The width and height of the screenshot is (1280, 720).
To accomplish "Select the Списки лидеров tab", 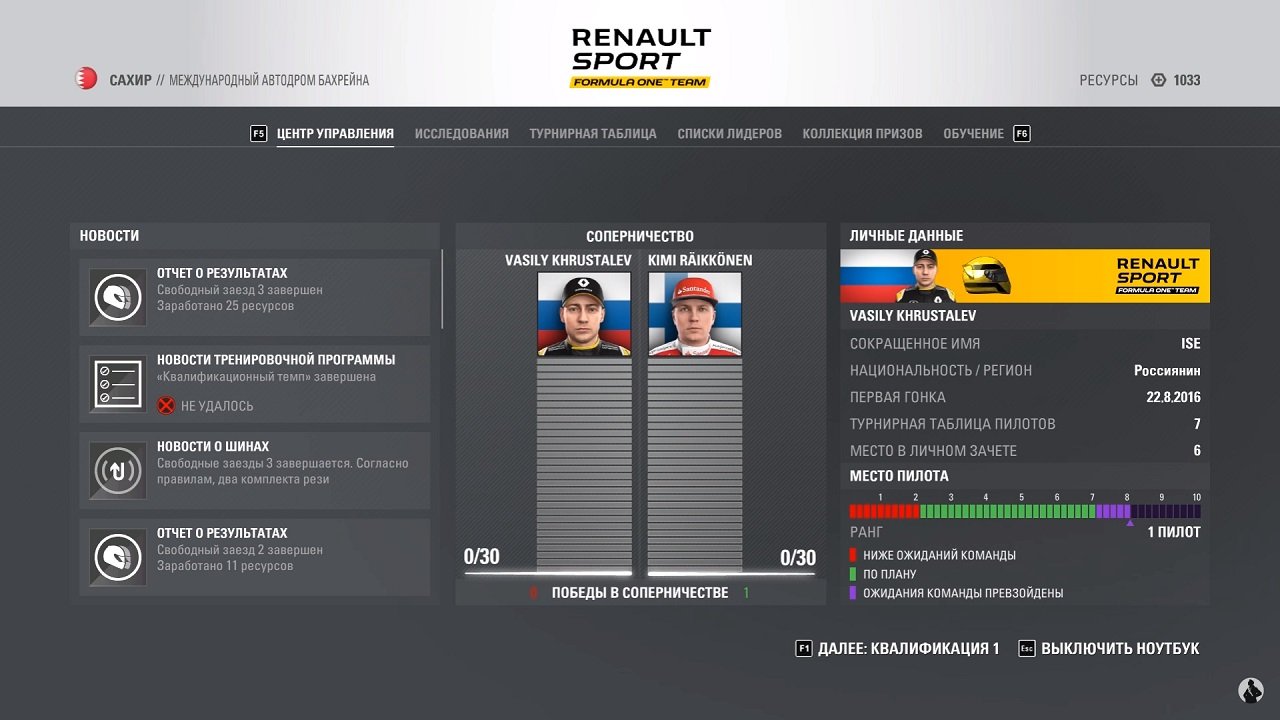I will [x=728, y=133].
